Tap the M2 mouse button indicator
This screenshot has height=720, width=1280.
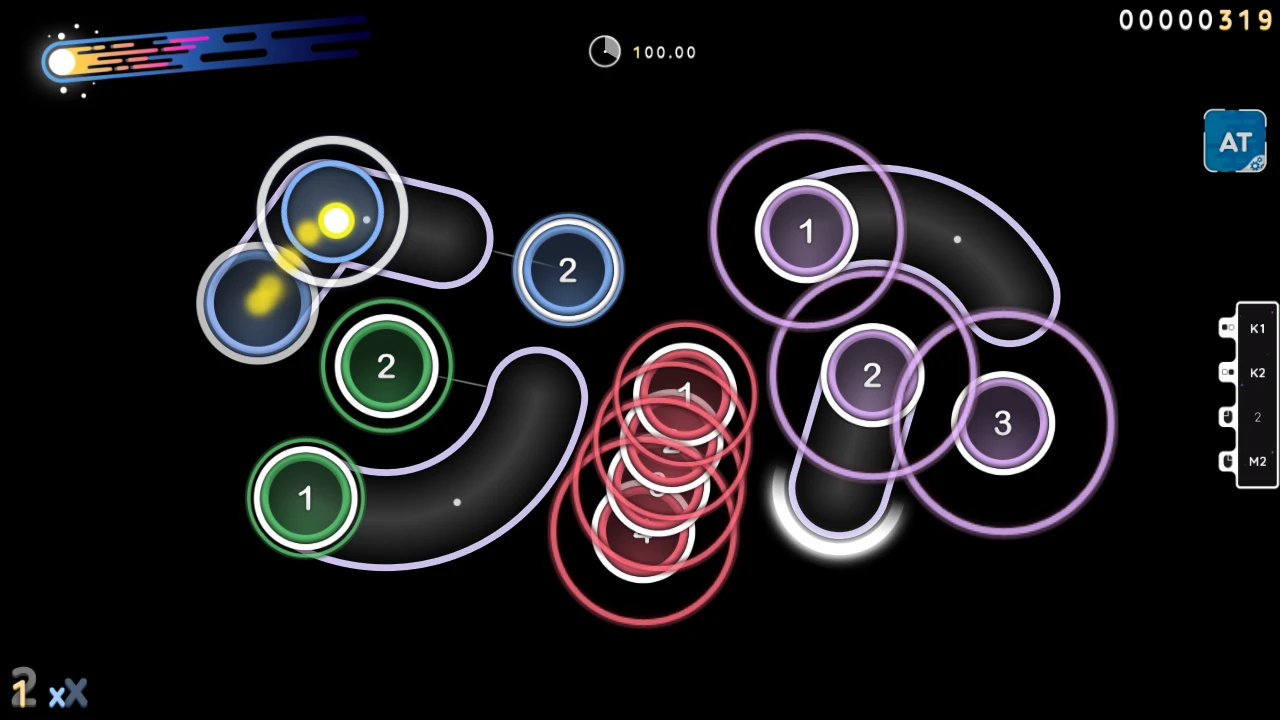click(x=1256, y=461)
